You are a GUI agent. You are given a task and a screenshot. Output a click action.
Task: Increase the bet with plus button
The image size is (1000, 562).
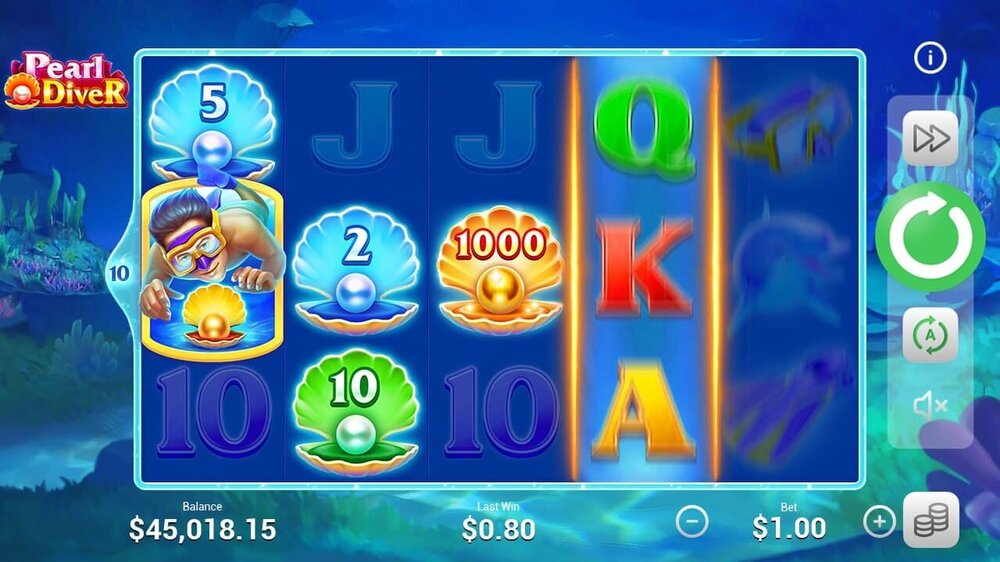[879, 521]
